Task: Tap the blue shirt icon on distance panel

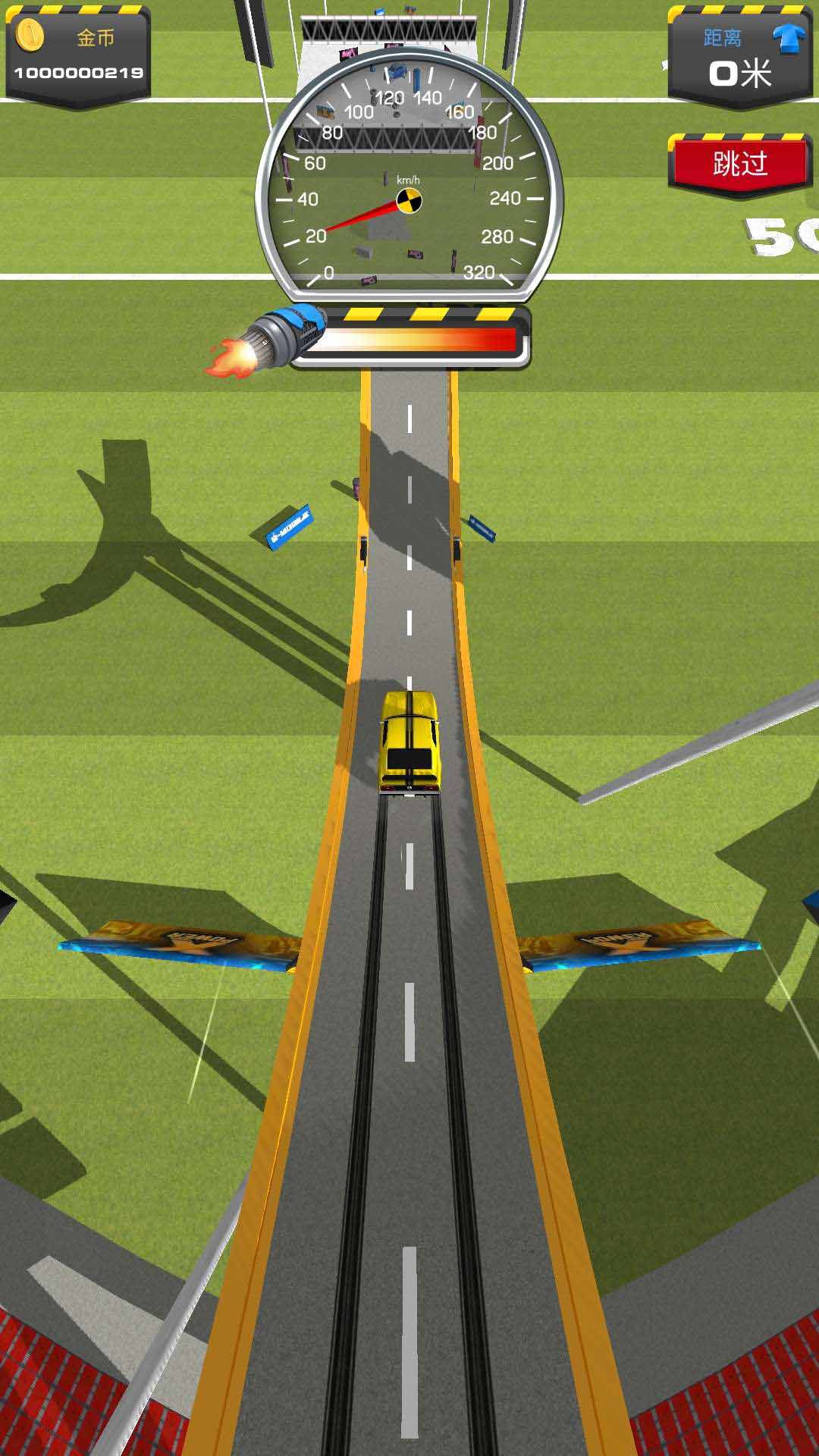Action: pos(789,39)
